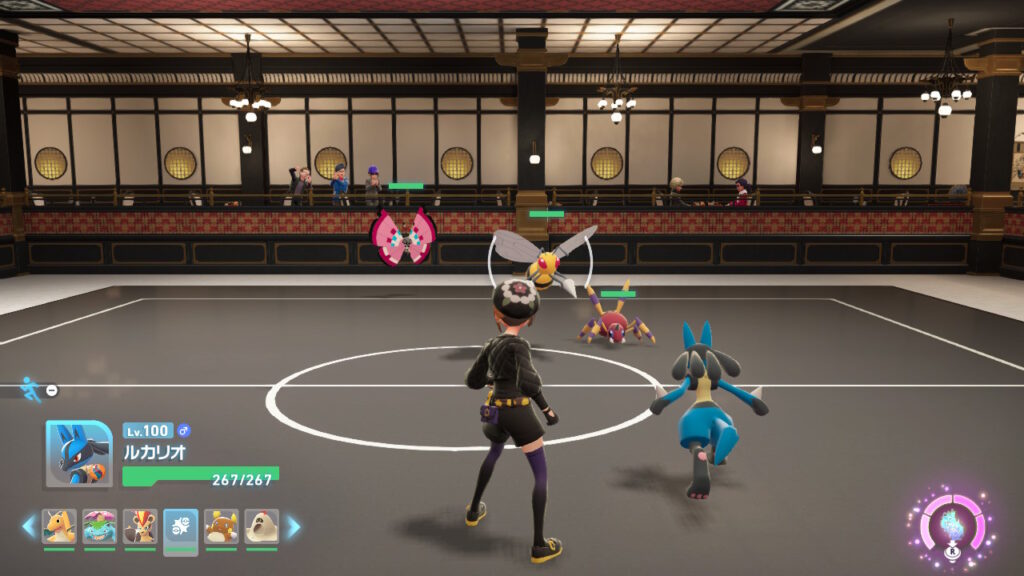Click the party bar's left arrow
Viewport: 1024px width, 576px height.
pyautogui.click(x=29, y=526)
